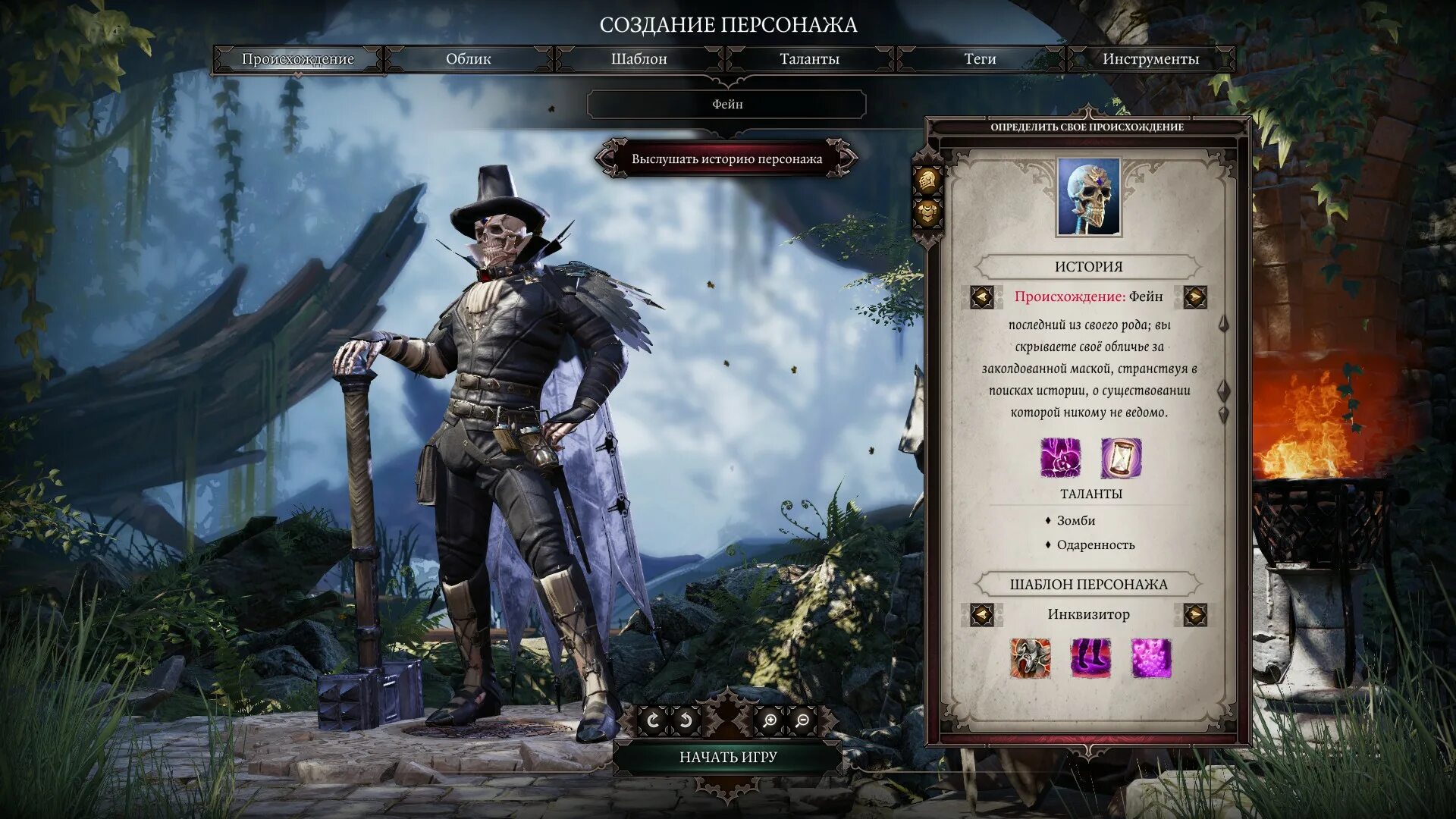Choose next origin with right arrow
The height and width of the screenshot is (819, 1456).
tap(1195, 297)
